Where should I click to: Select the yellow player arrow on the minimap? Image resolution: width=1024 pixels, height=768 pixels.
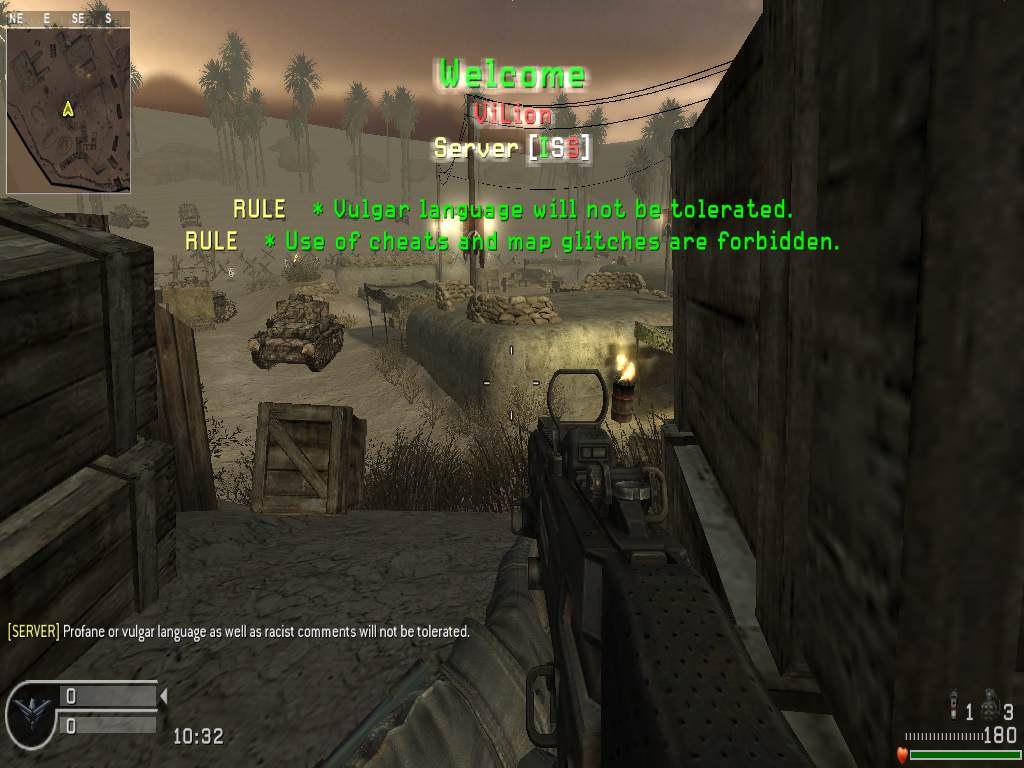[x=69, y=108]
